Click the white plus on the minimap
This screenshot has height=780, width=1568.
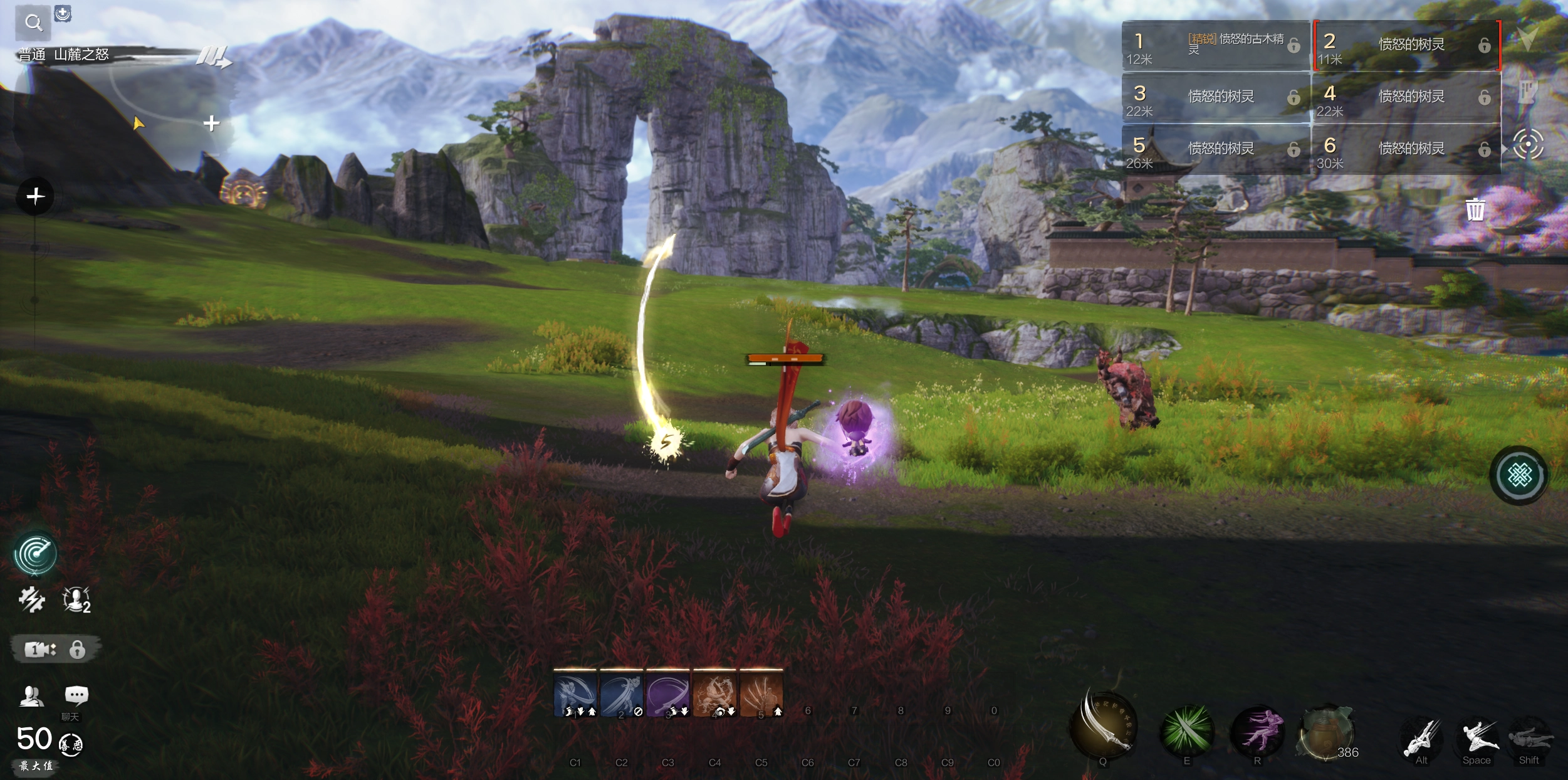[212, 123]
